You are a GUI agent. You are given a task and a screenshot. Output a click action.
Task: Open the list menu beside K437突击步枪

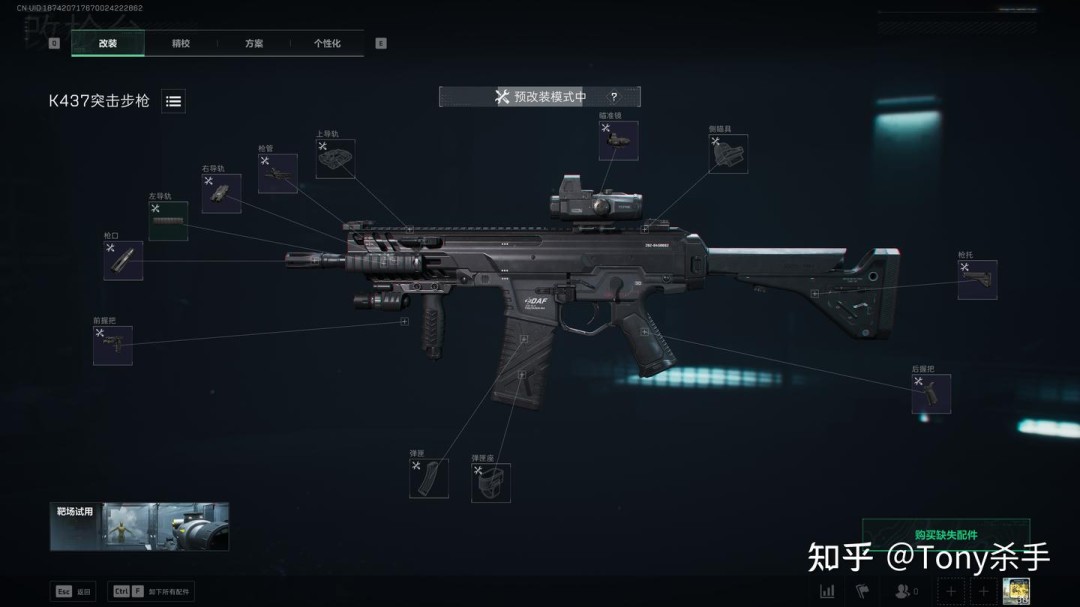click(x=173, y=101)
